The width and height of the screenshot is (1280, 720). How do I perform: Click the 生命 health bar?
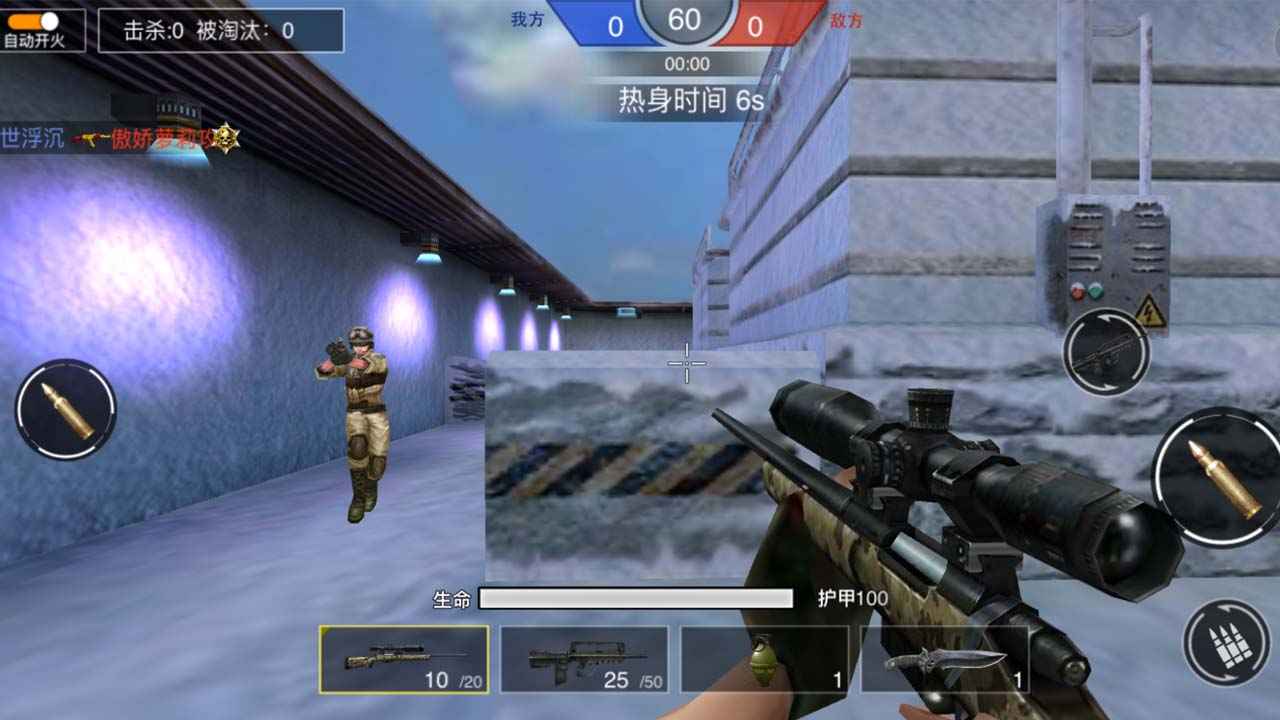click(x=634, y=597)
